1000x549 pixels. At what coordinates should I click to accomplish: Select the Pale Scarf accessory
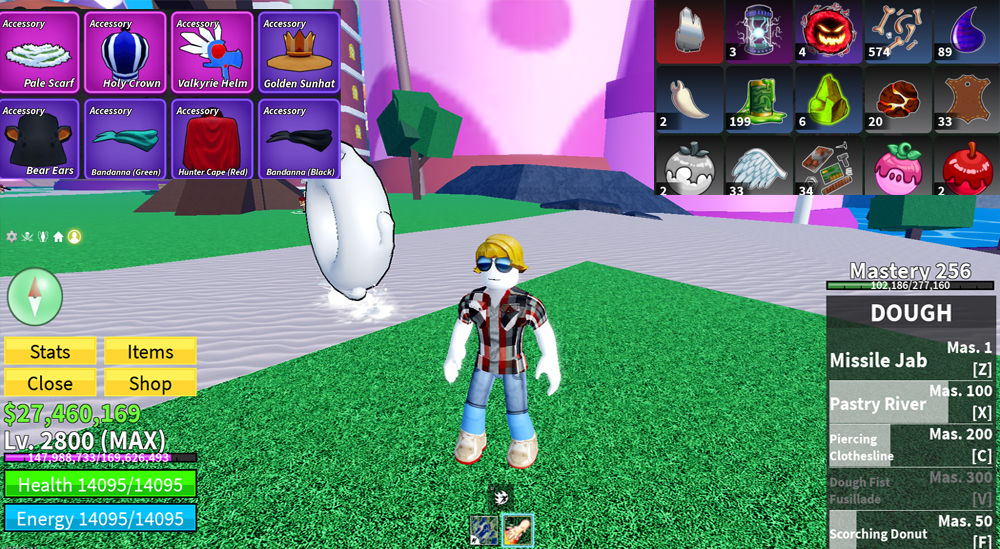(x=41, y=52)
